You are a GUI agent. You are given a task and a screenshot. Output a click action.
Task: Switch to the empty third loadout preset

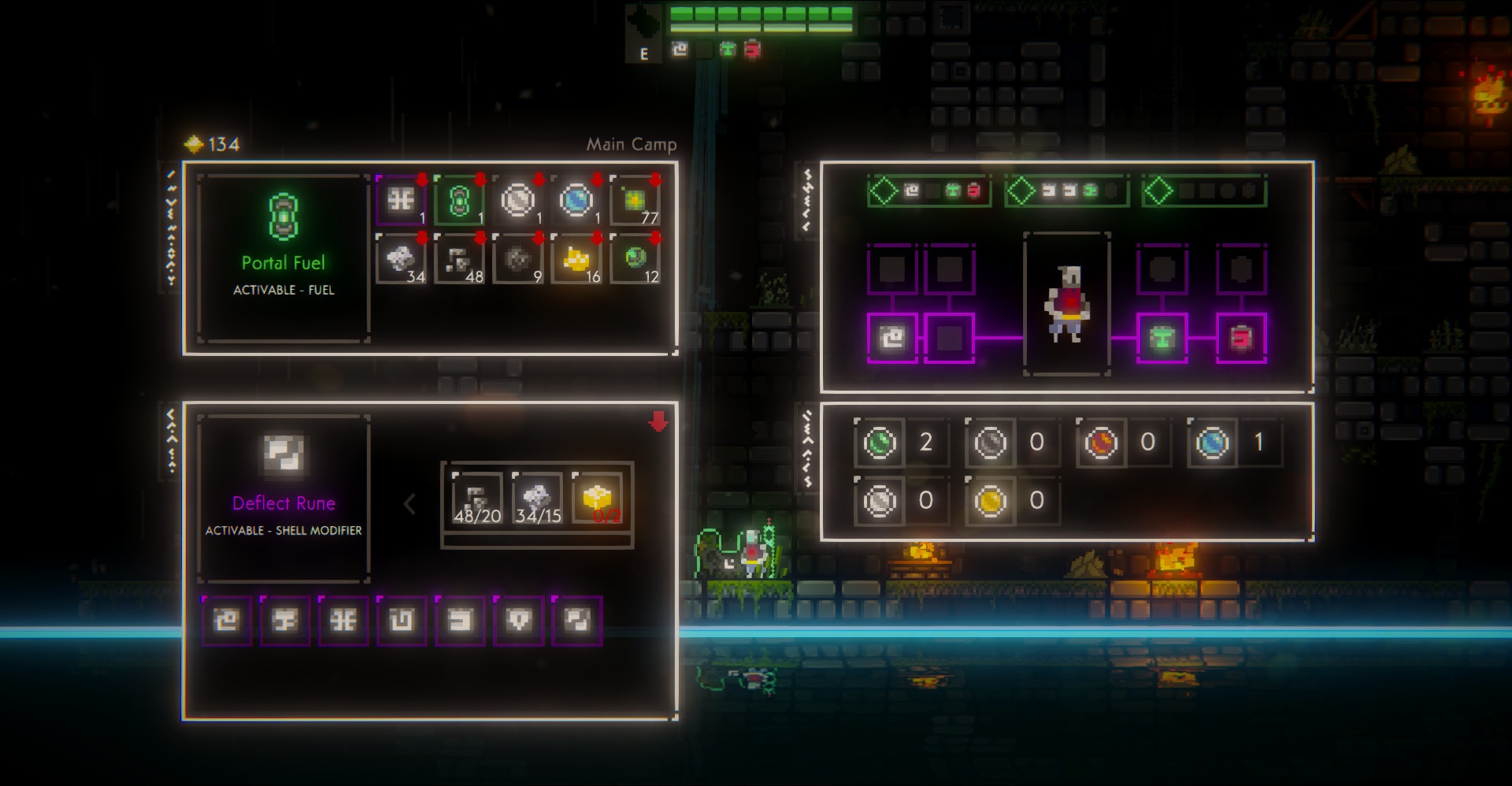pos(1204,191)
